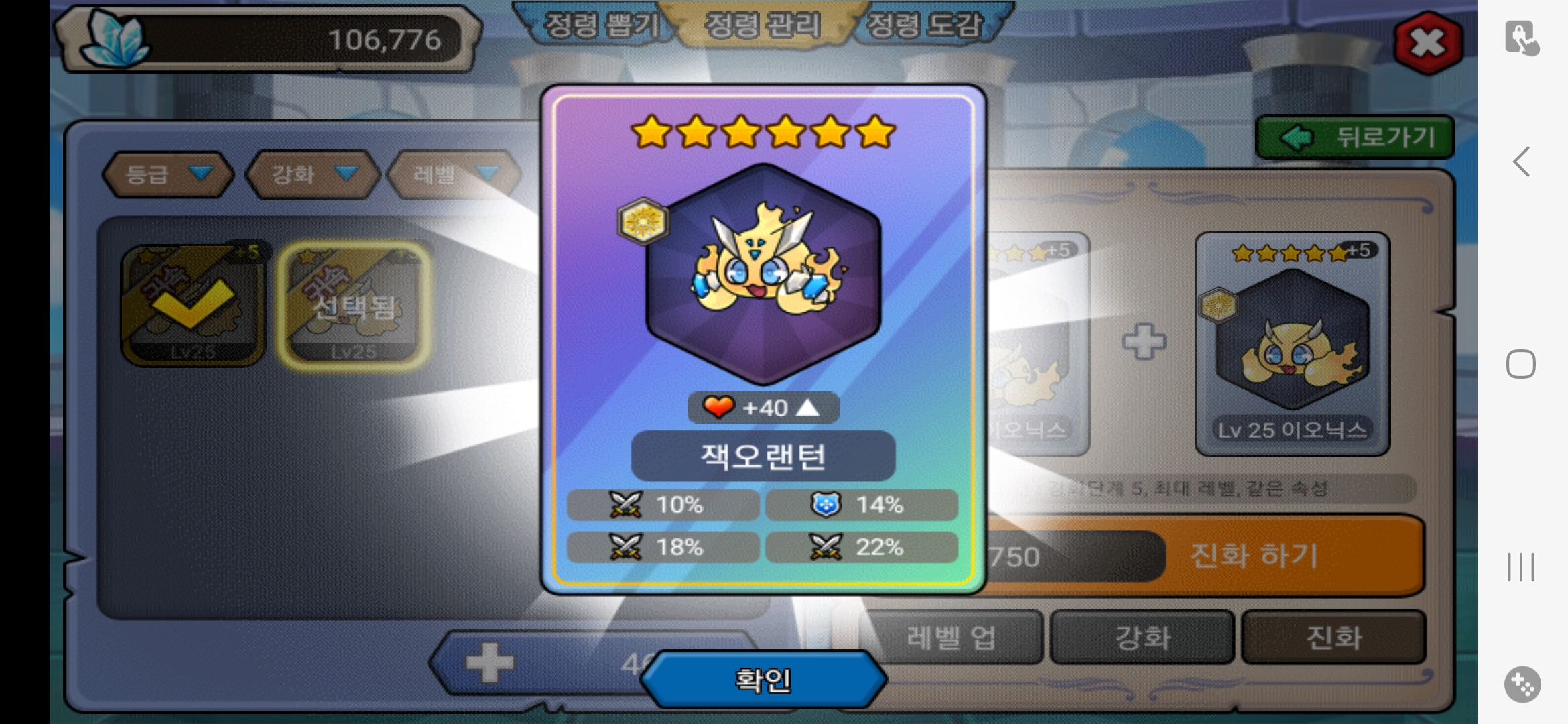Open the 등급 sort dropdown
Viewport: 1568px width, 724px height.
click(168, 174)
